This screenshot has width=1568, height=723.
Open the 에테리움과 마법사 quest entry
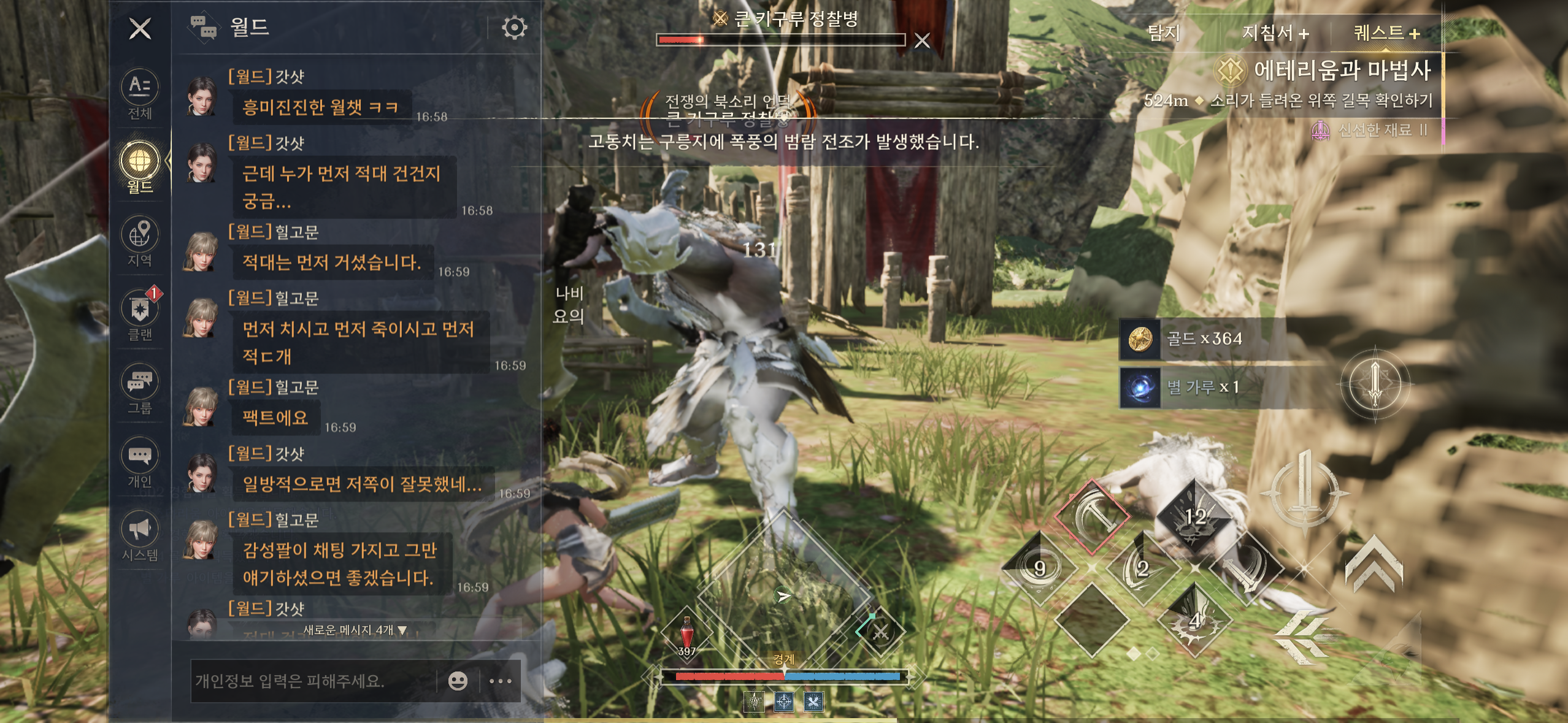click(1341, 71)
